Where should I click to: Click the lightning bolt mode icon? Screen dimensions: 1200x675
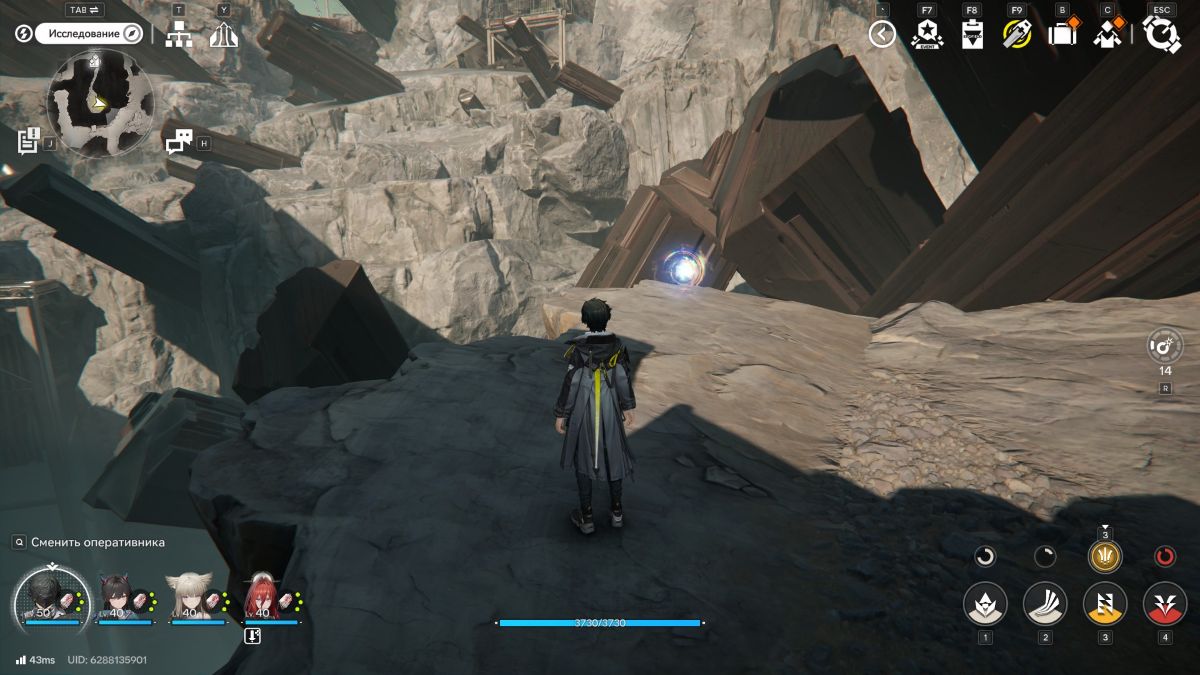[23, 34]
